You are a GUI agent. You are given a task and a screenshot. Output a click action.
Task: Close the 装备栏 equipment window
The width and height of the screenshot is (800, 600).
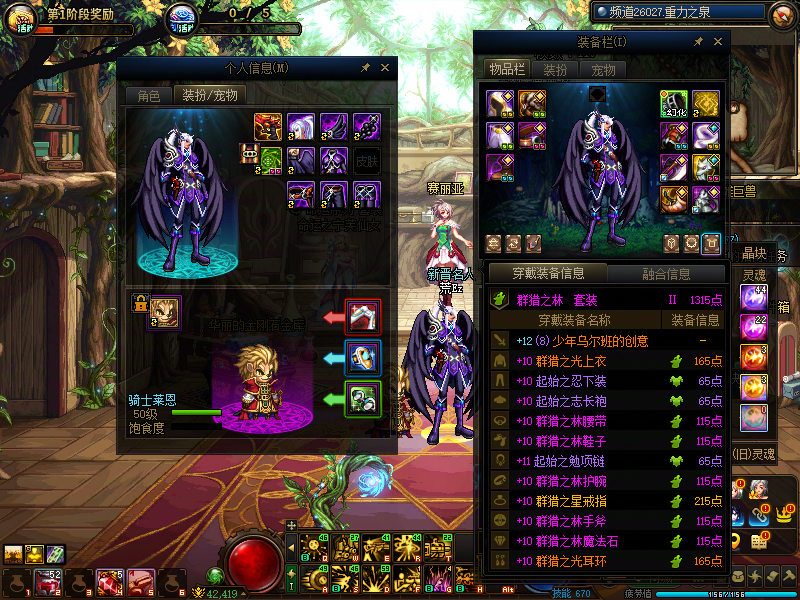(x=718, y=42)
